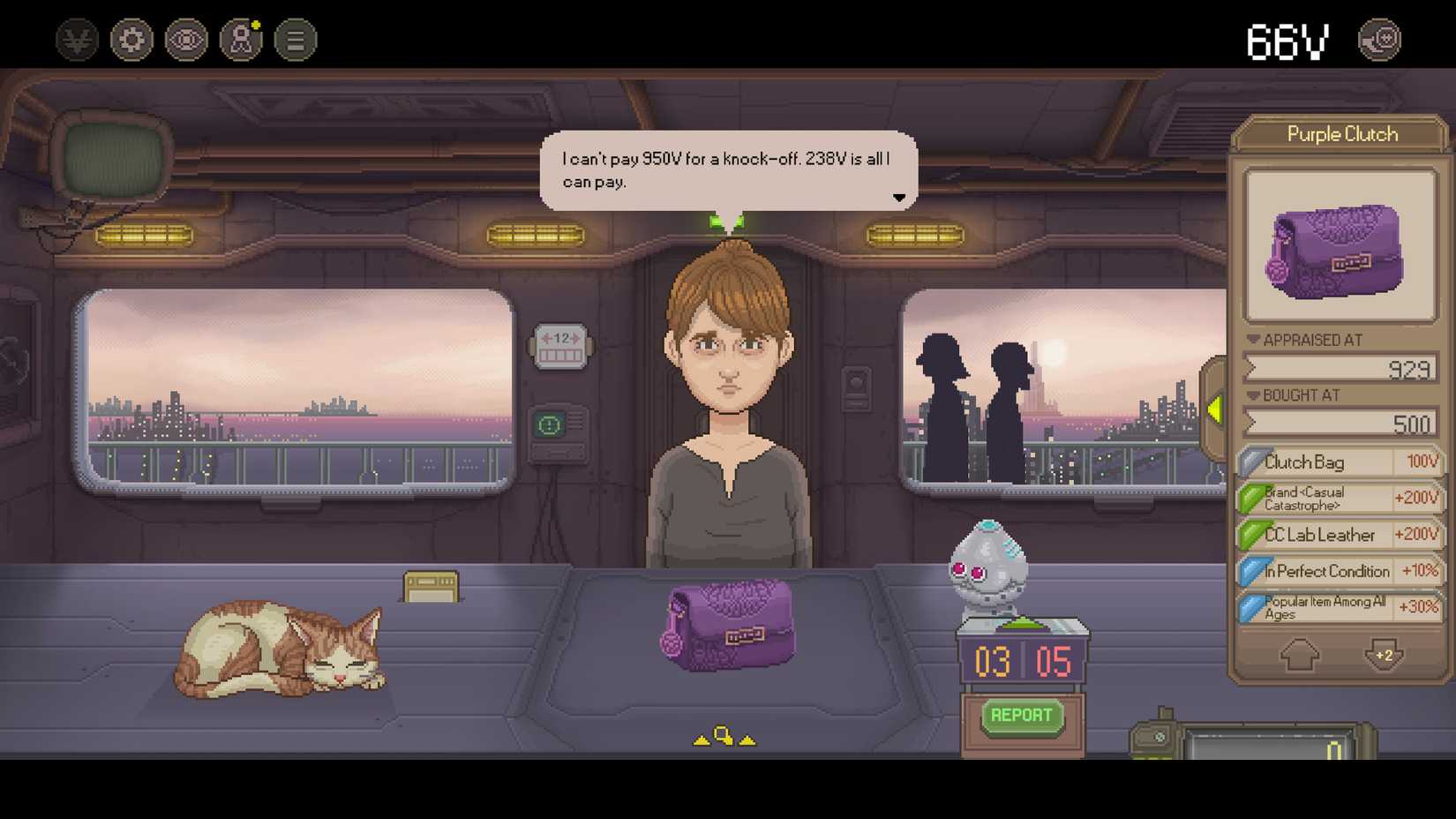Open the settings gear icon
Screen dimensions: 1456x819
(131, 39)
